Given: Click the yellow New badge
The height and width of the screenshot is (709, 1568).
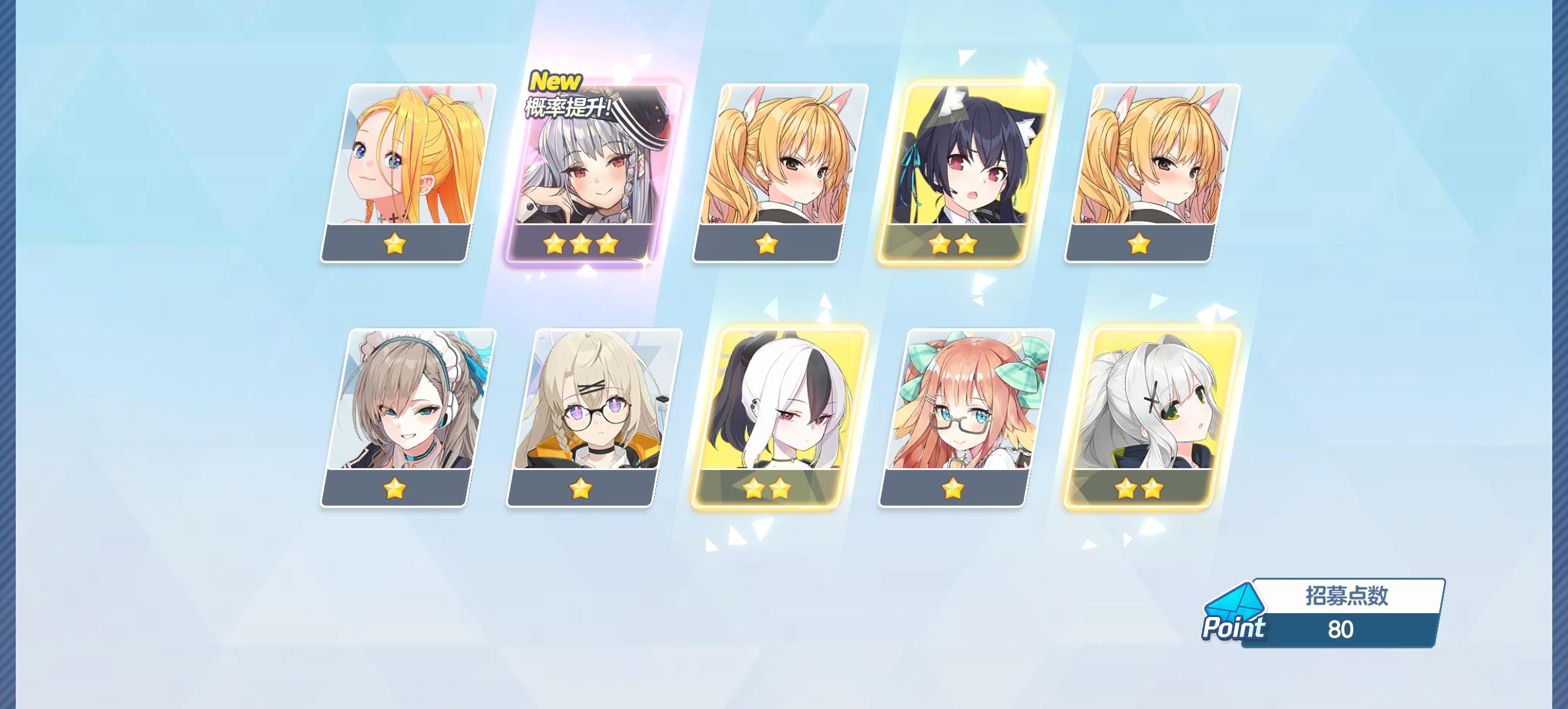Looking at the screenshot, I should point(554,81).
